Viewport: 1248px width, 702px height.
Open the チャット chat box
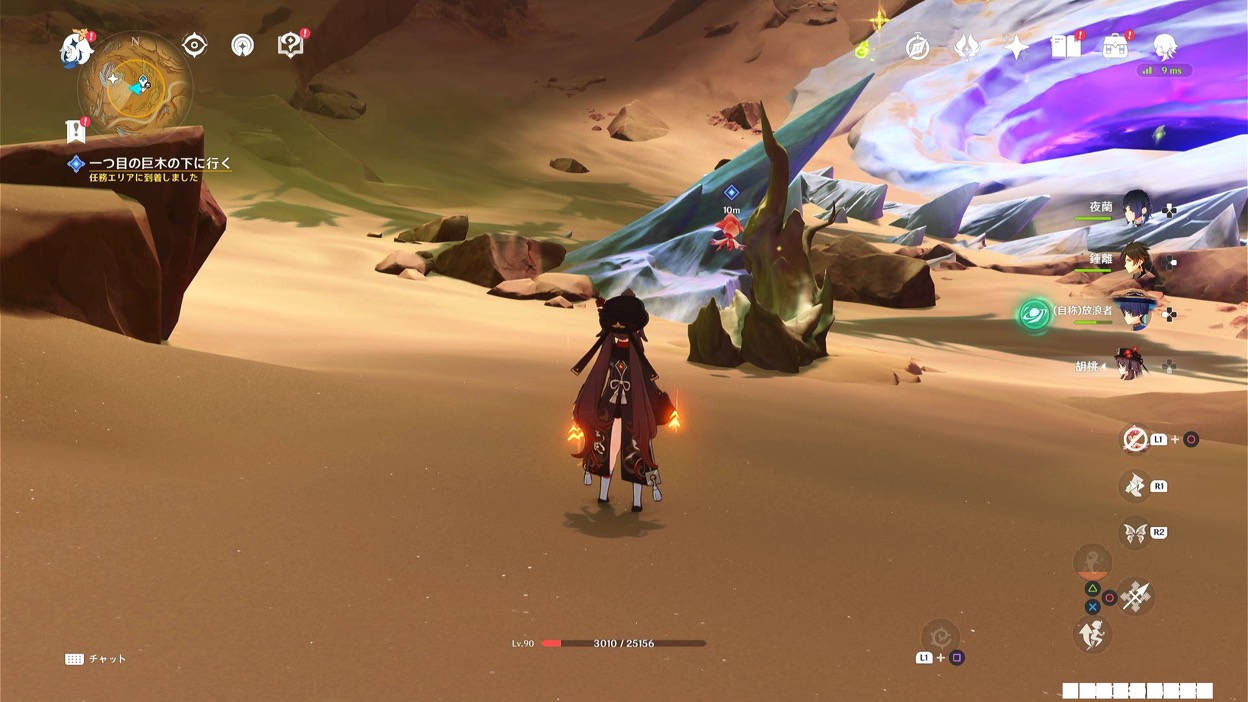(97, 659)
